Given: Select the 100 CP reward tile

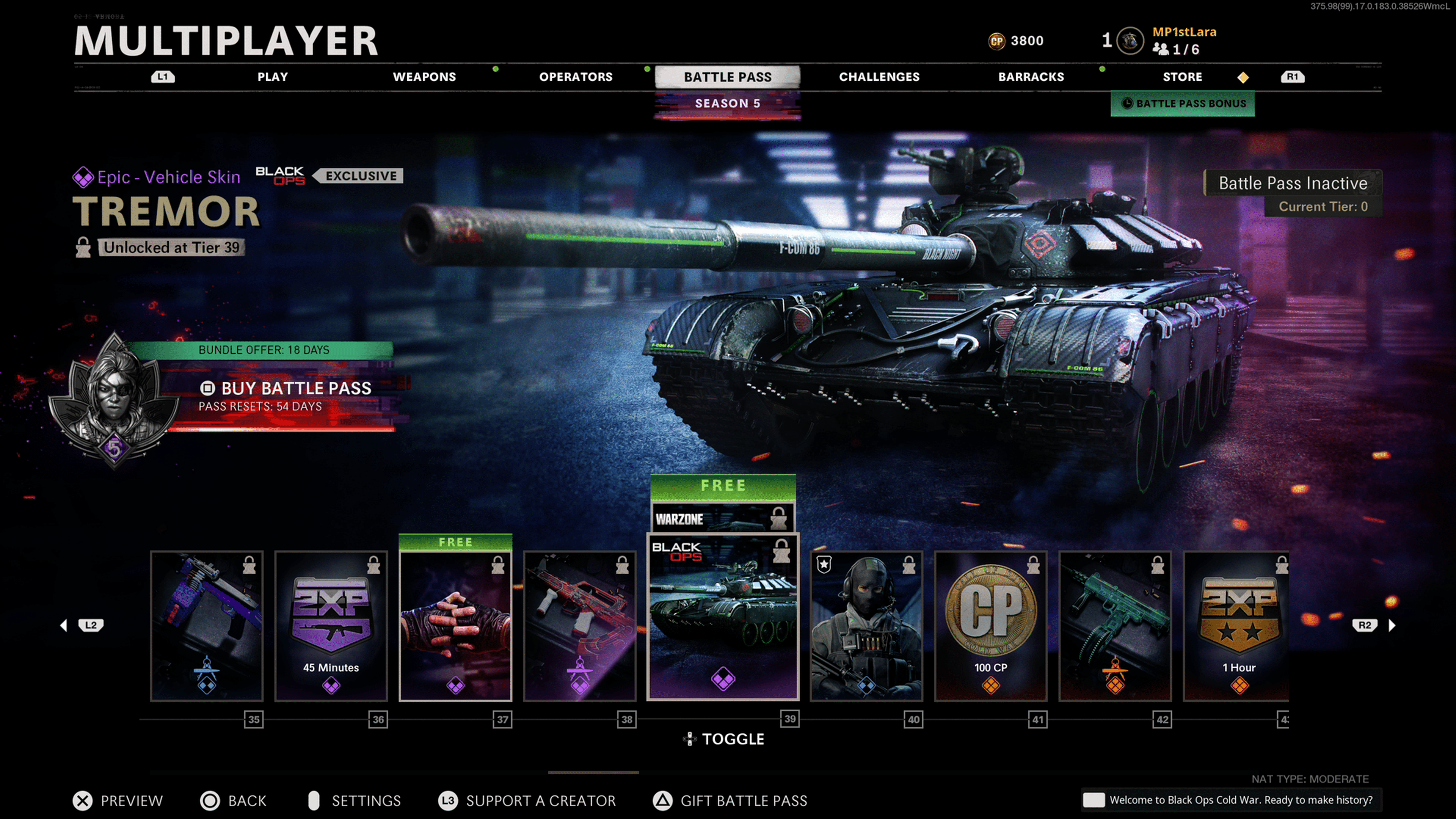Looking at the screenshot, I should point(990,626).
